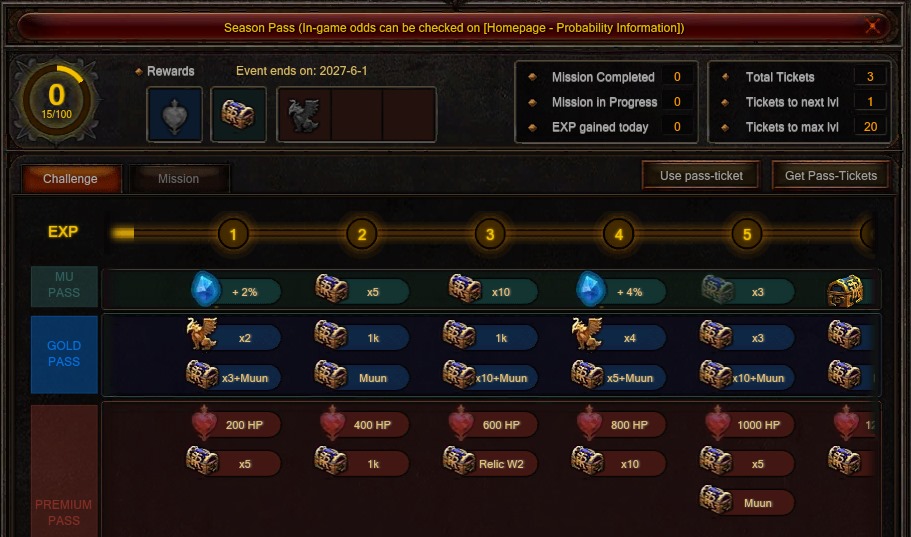Select the spade emblem reward icon
The image size is (911, 537).
point(175,115)
